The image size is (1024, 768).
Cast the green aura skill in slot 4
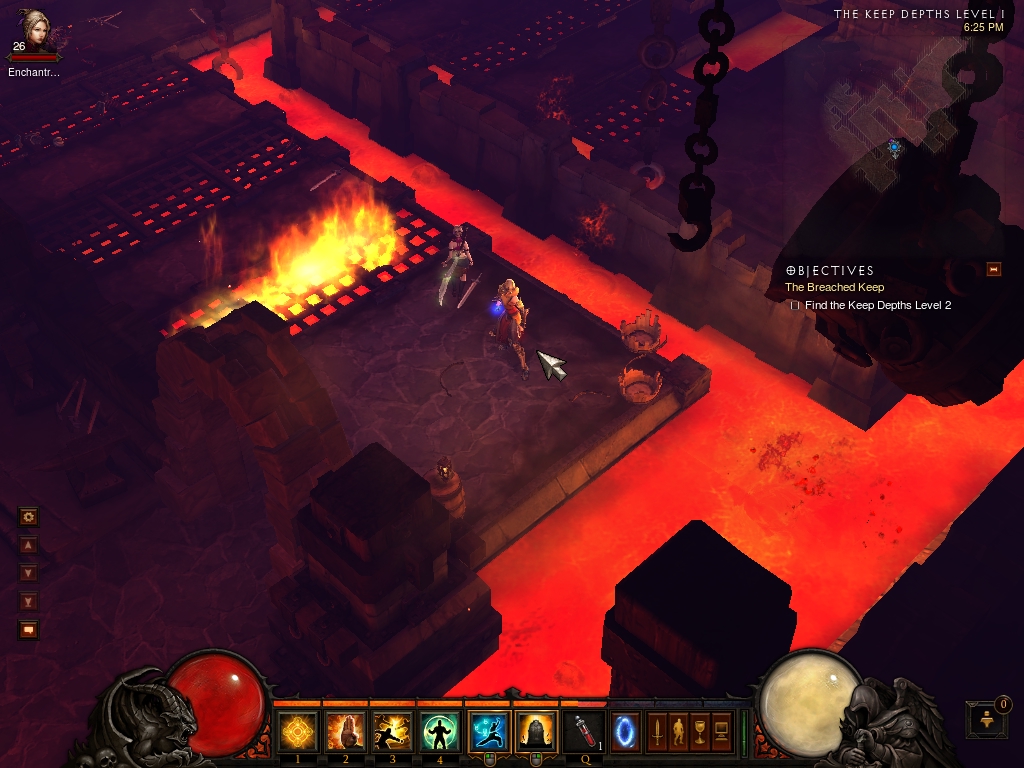coord(441,732)
